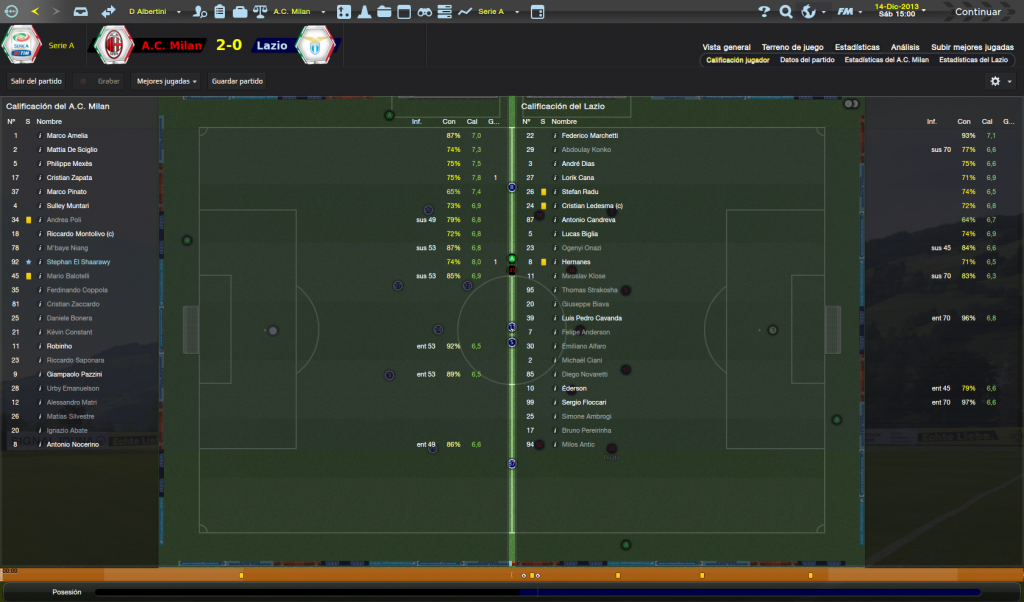1024x602 pixels.
Task: View Estadísticas del Lazio
Action: pos(972,60)
